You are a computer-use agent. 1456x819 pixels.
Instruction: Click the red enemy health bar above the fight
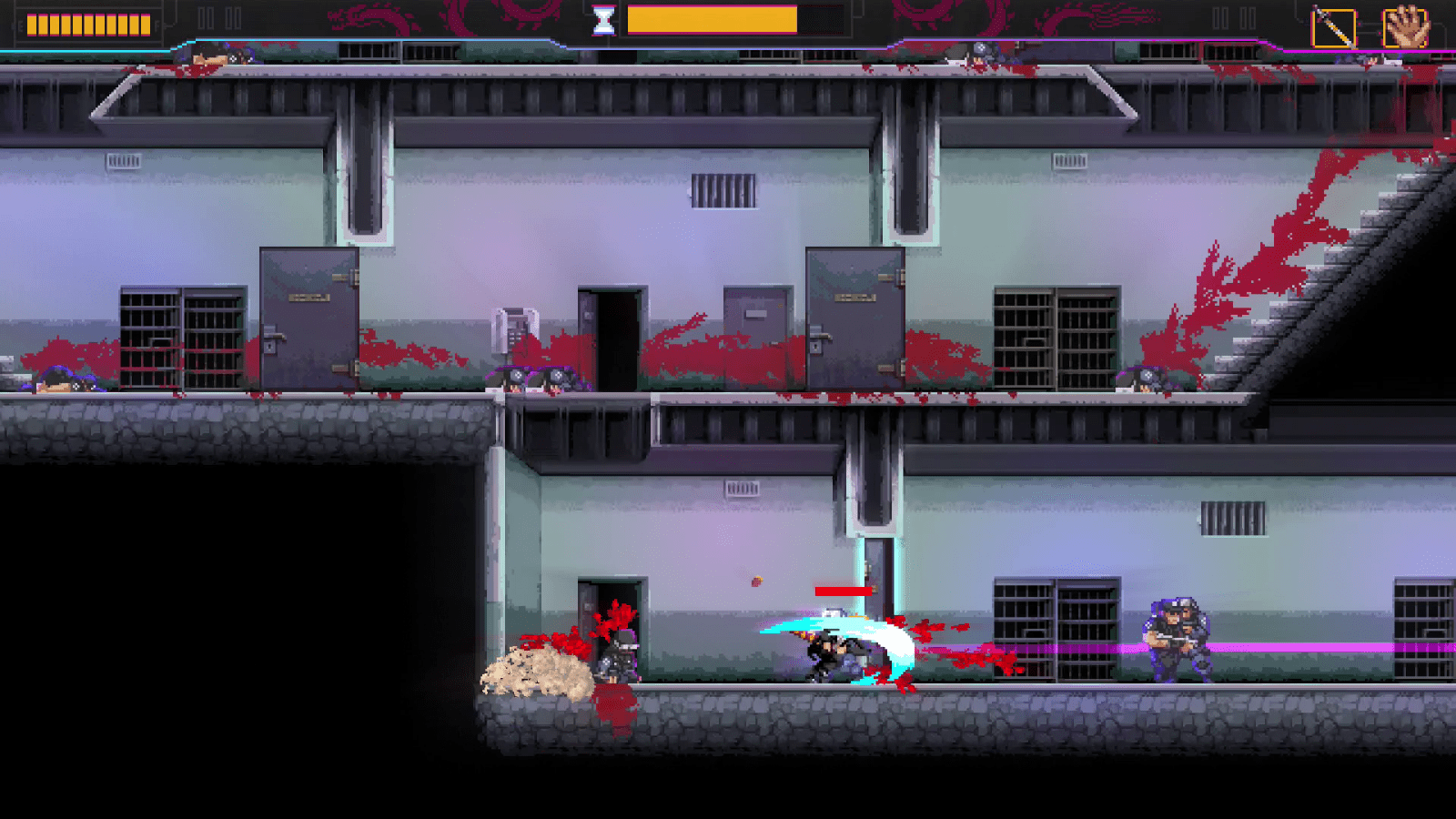pos(842,593)
